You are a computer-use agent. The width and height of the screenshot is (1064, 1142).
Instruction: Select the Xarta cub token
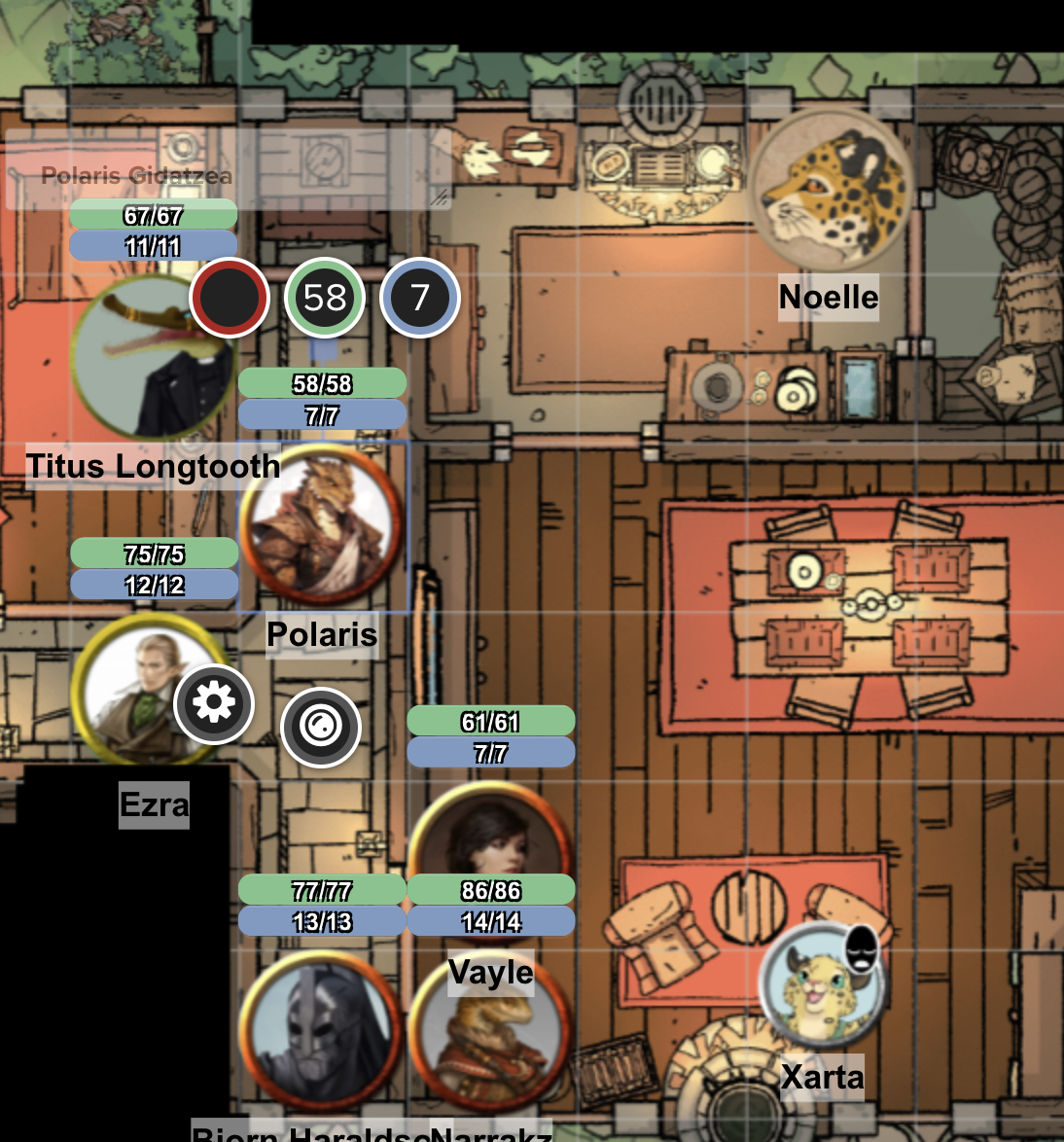pos(822,984)
